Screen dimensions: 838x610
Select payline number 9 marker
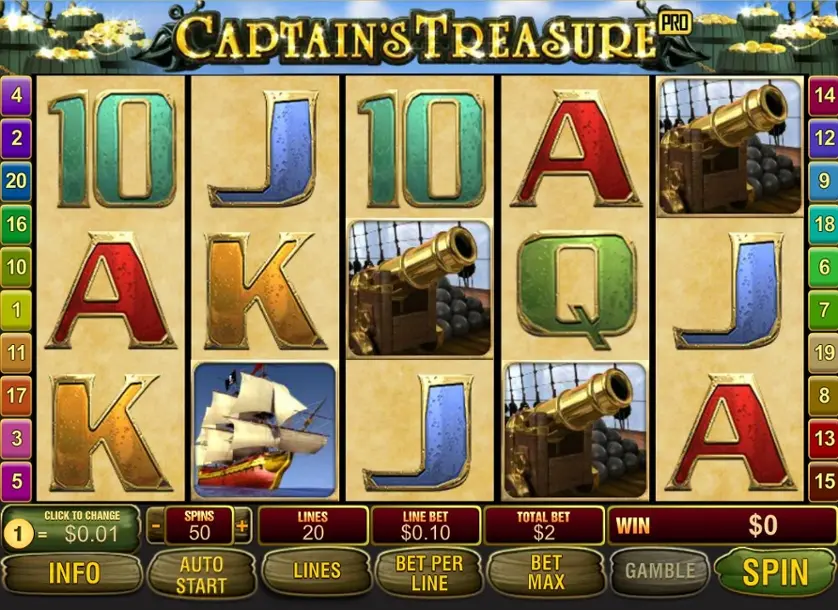click(823, 182)
